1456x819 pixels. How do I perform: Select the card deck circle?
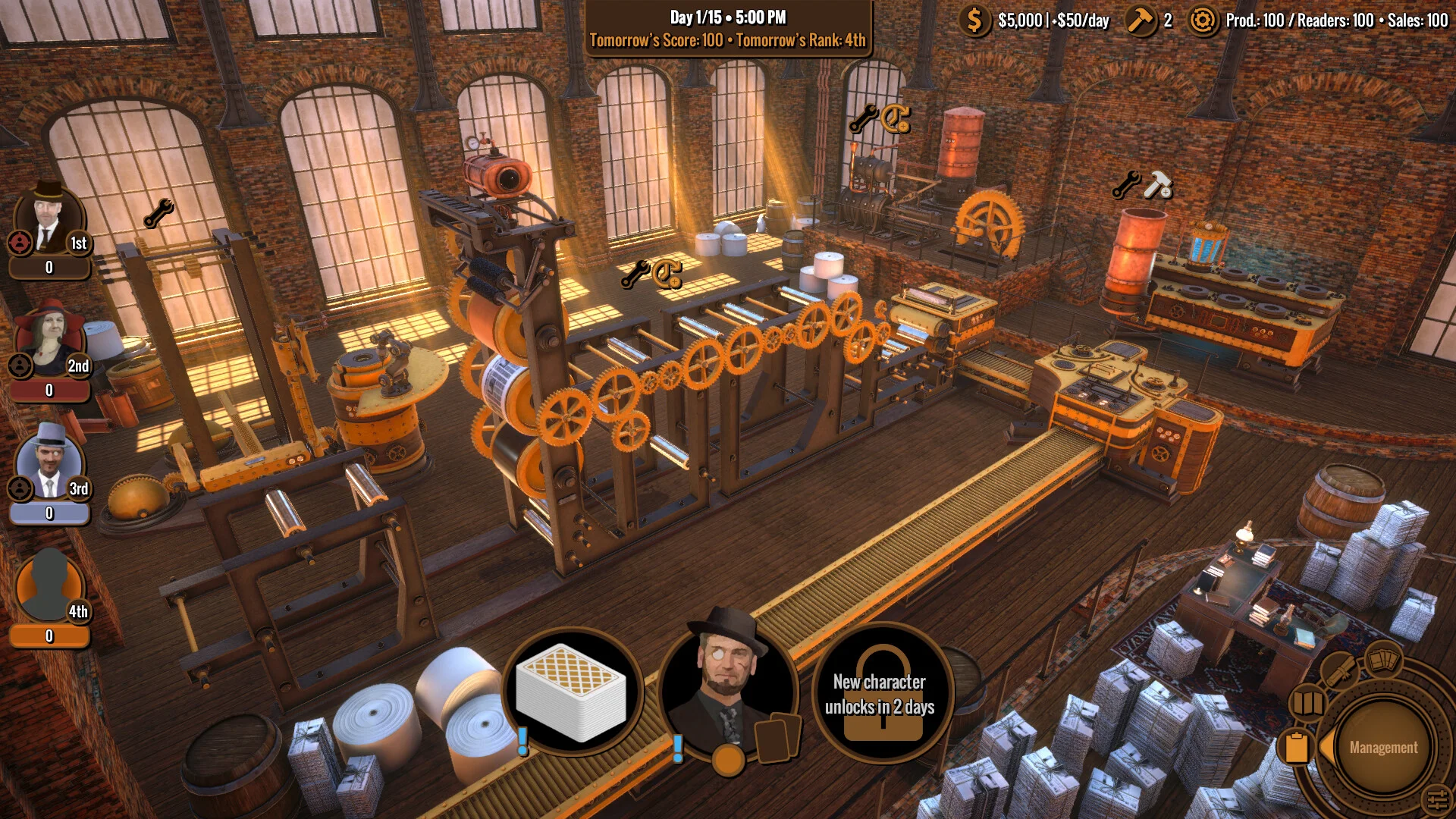[573, 692]
